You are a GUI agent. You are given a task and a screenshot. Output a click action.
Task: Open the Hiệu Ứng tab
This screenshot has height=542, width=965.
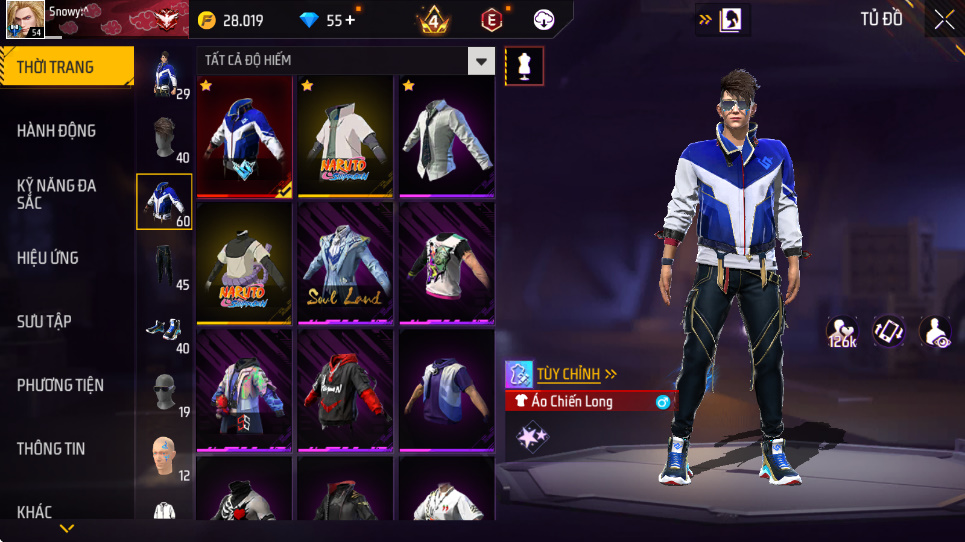(x=66, y=258)
